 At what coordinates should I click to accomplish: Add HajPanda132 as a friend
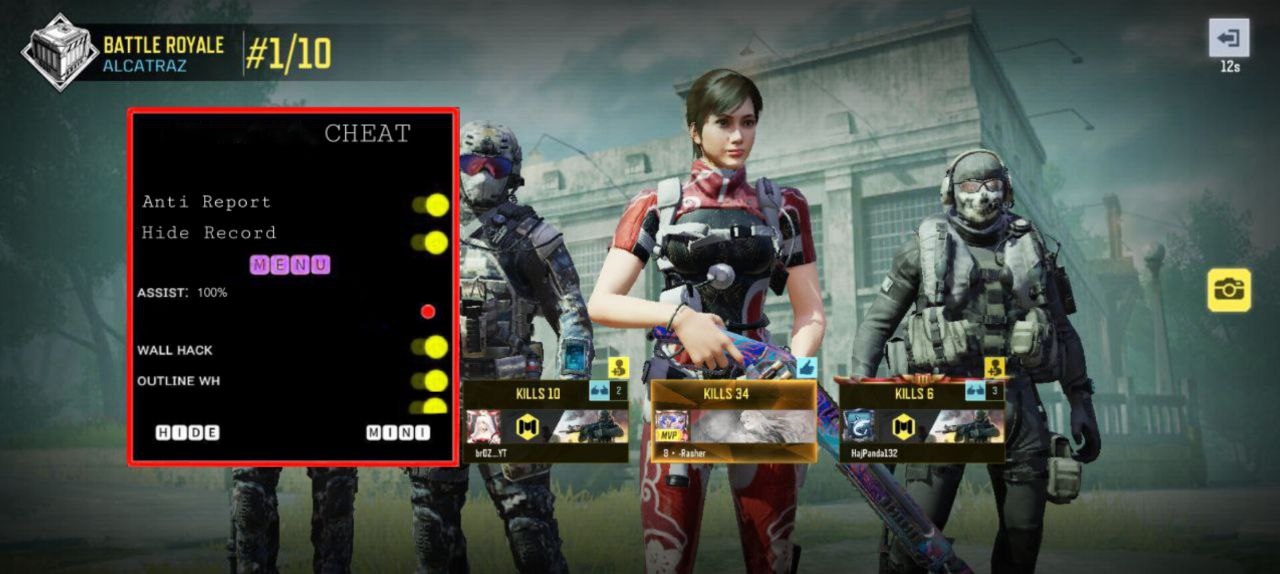(x=994, y=367)
